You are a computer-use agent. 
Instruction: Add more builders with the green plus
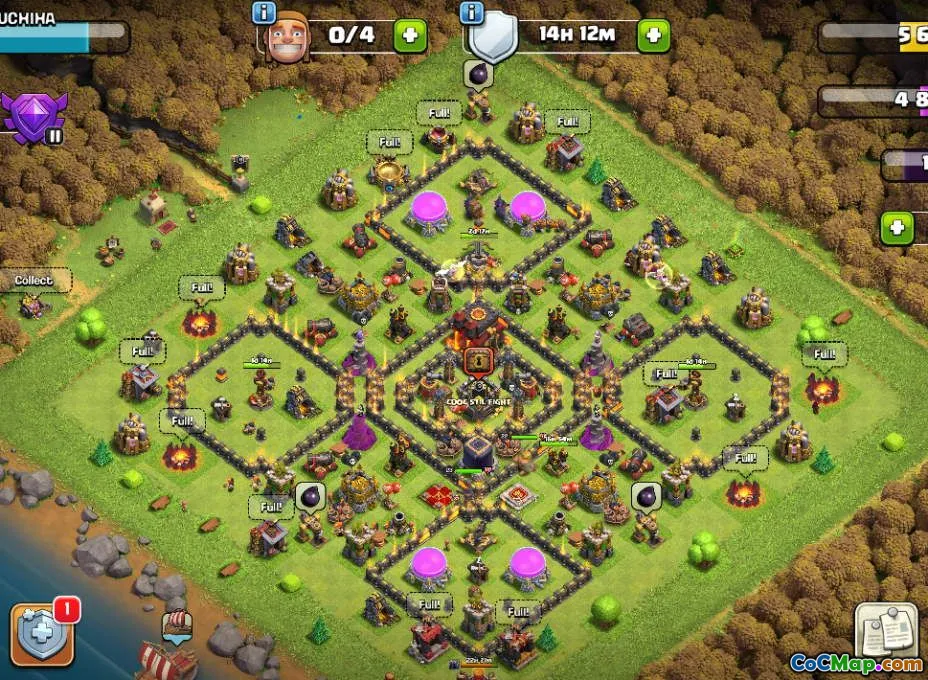(410, 36)
